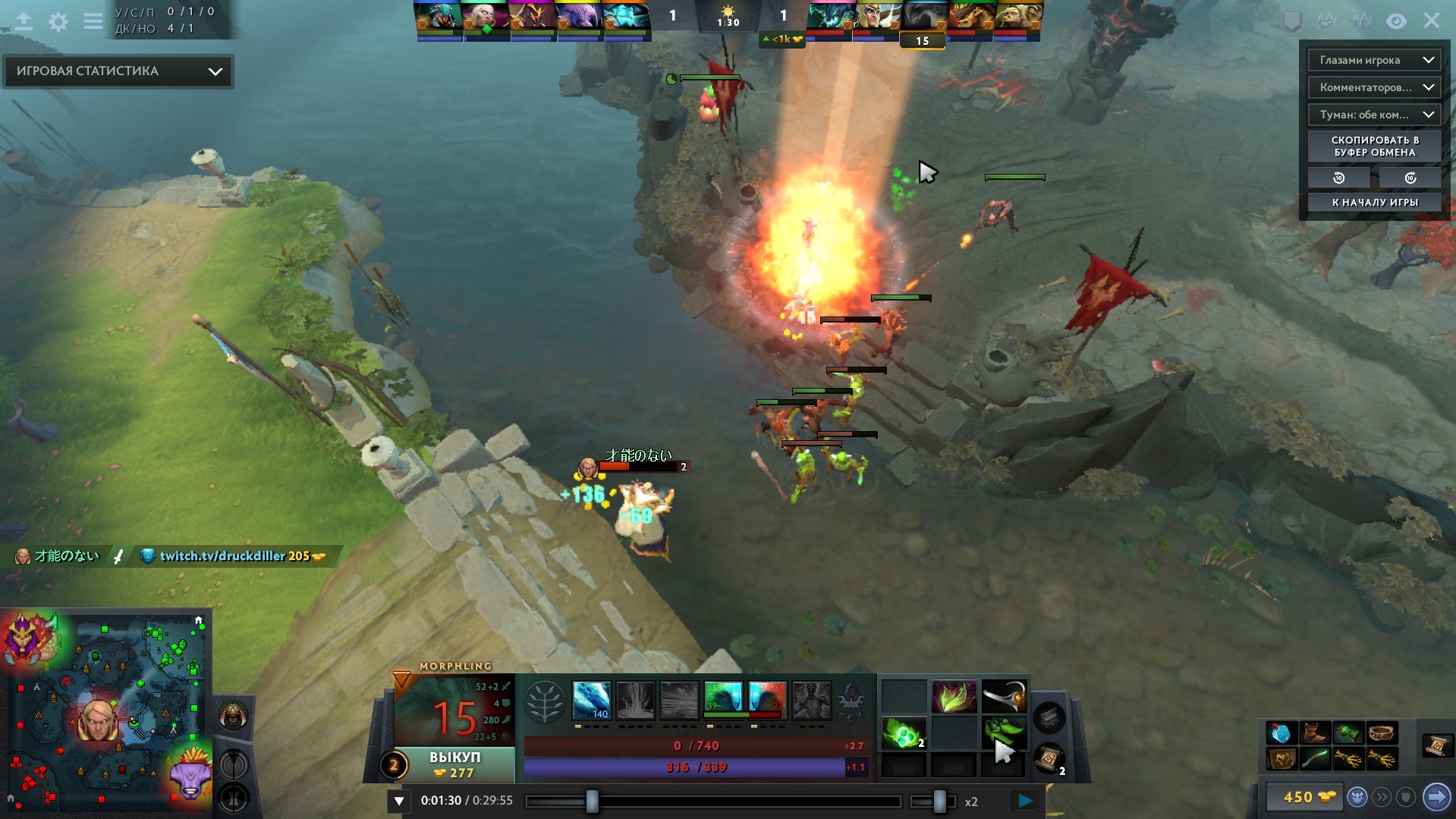Open the hamburger menu icon
This screenshot has width=1456, height=819.
(93, 21)
